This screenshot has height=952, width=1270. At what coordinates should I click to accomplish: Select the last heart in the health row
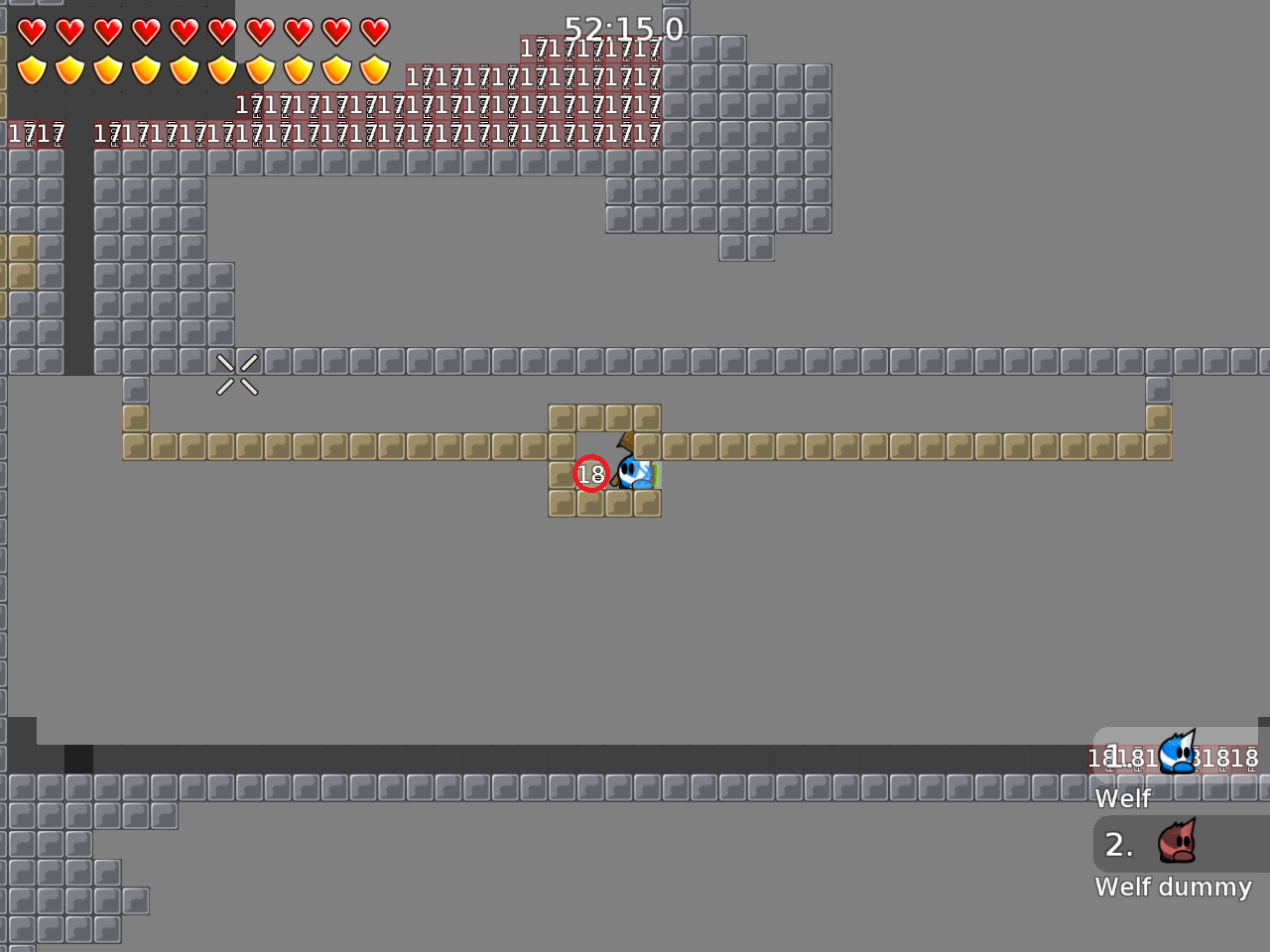[x=374, y=30]
